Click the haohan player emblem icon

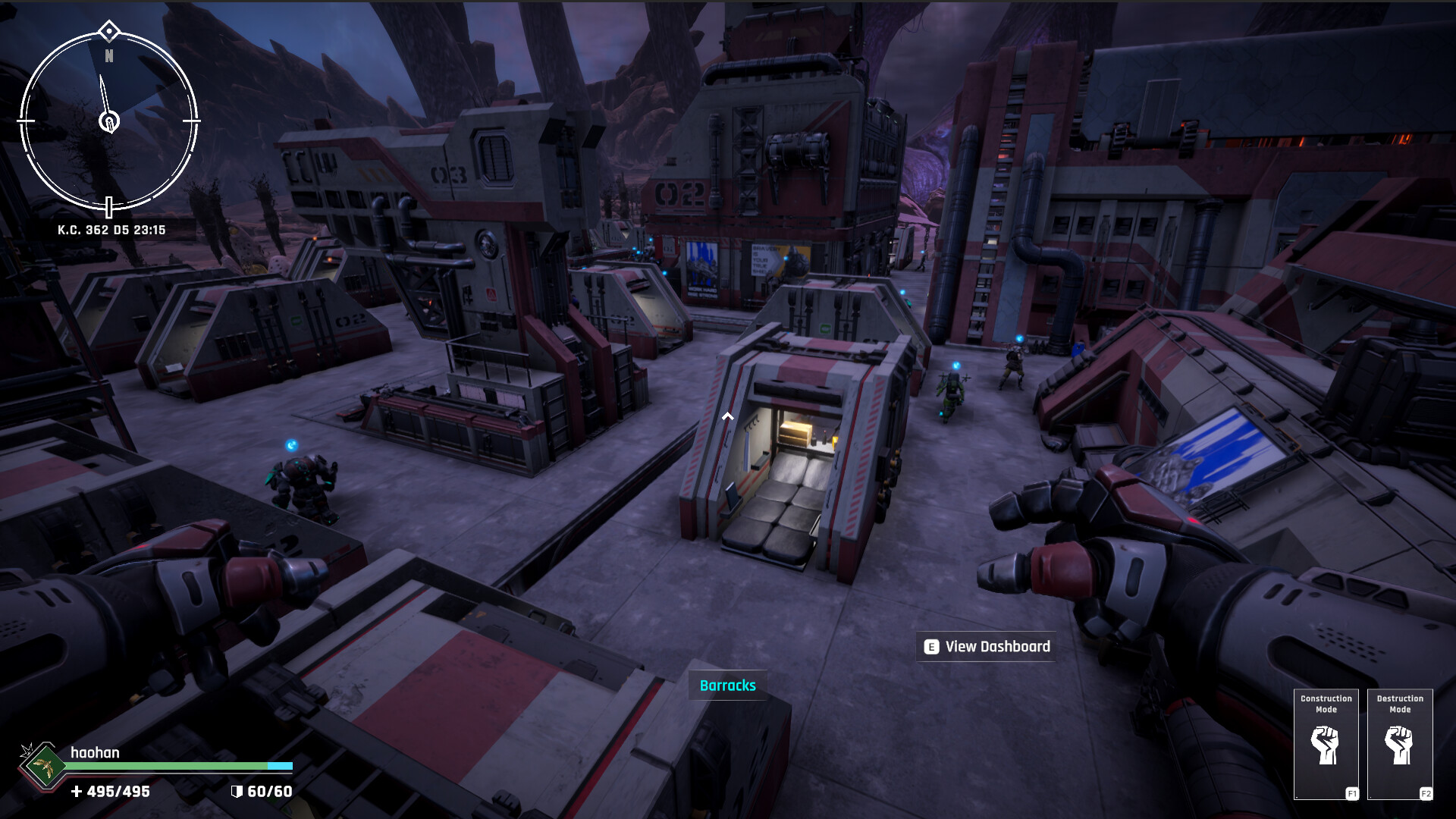(42, 767)
